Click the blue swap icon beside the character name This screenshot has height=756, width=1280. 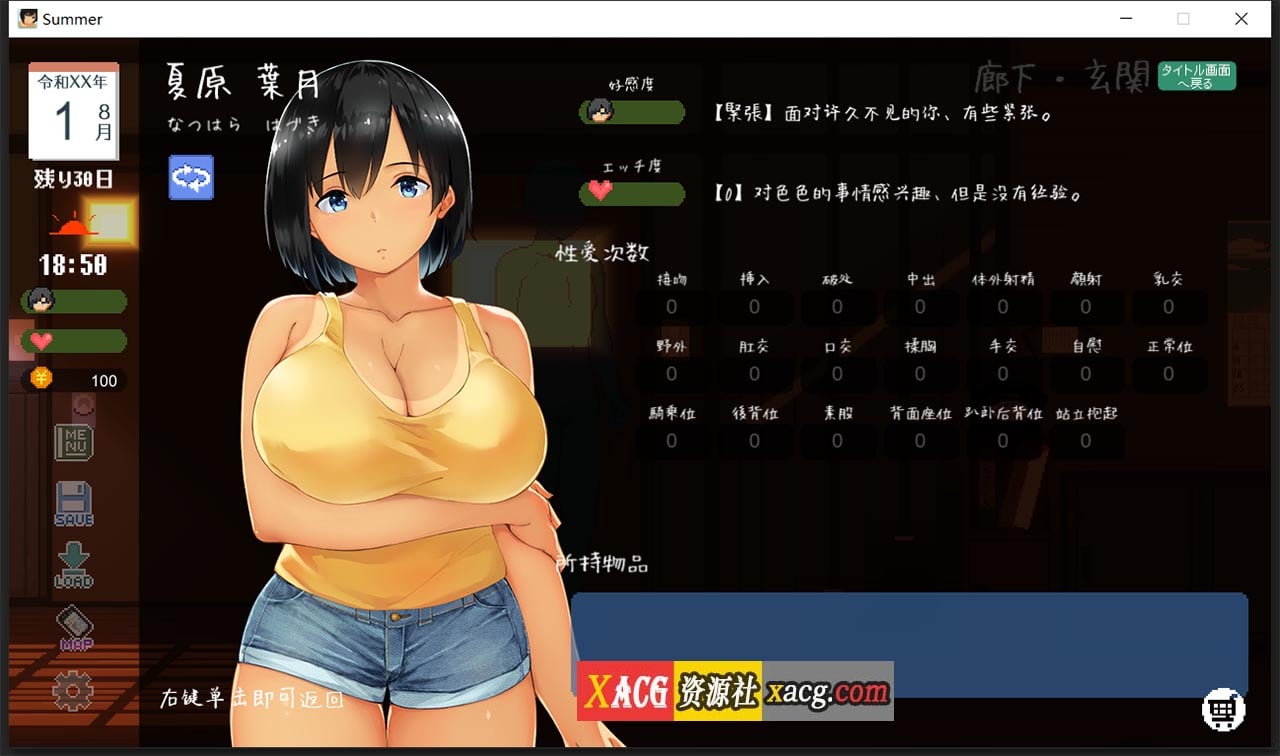tap(191, 176)
